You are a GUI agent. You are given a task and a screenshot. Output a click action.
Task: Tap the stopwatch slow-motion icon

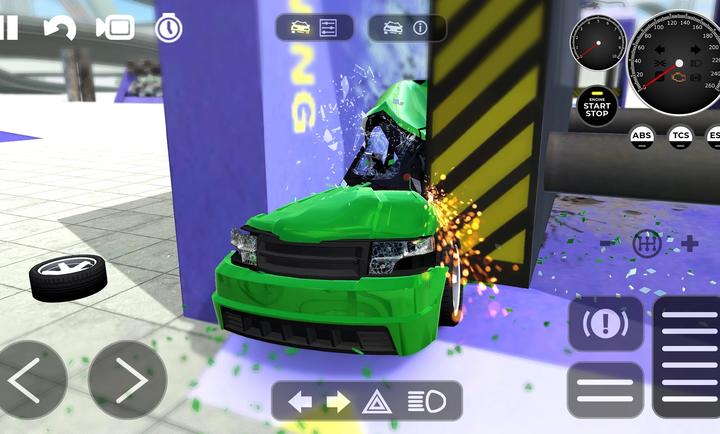click(x=169, y=28)
